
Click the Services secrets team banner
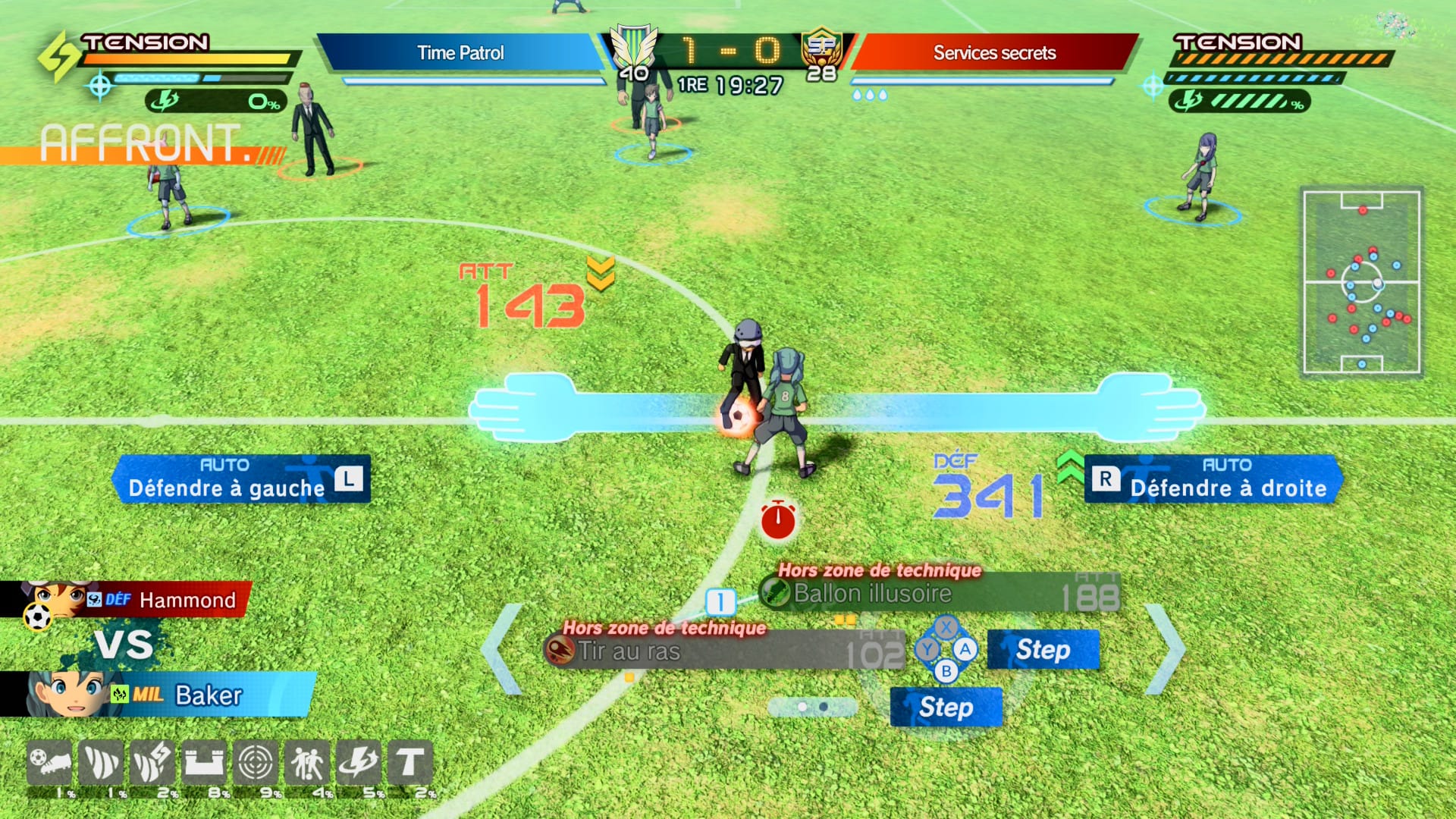994,53
